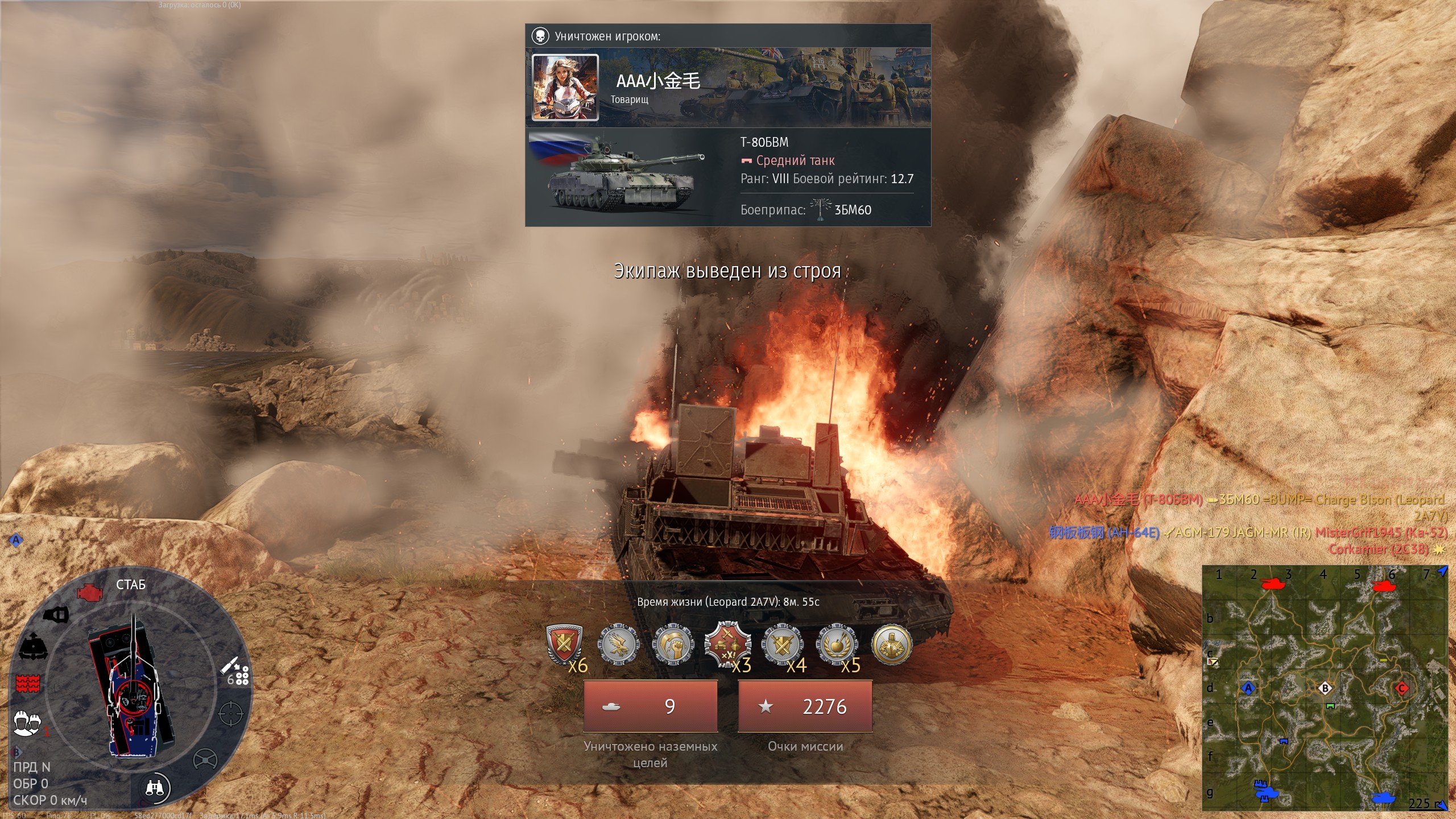This screenshot has width=1456, height=819.
Task: Click the raised fist medal
Action: point(673,645)
